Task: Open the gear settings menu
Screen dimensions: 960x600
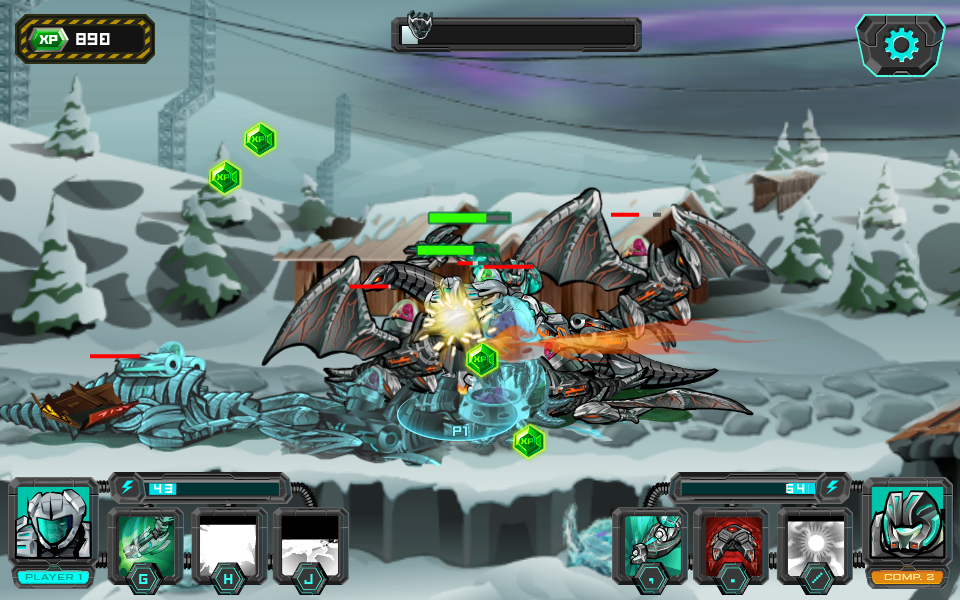Action: [900, 45]
